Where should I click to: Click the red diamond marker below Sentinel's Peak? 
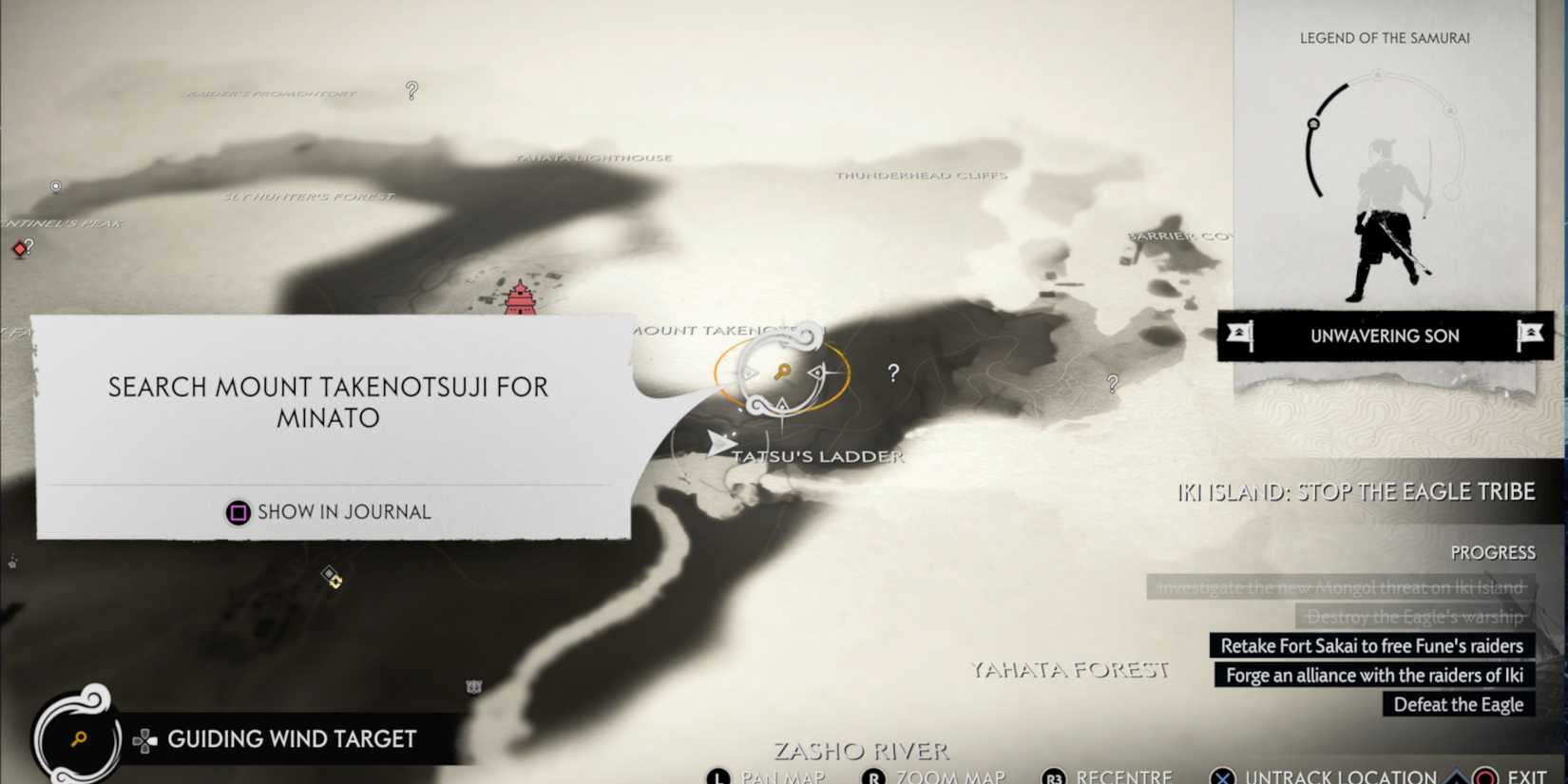pyautogui.click(x=20, y=249)
